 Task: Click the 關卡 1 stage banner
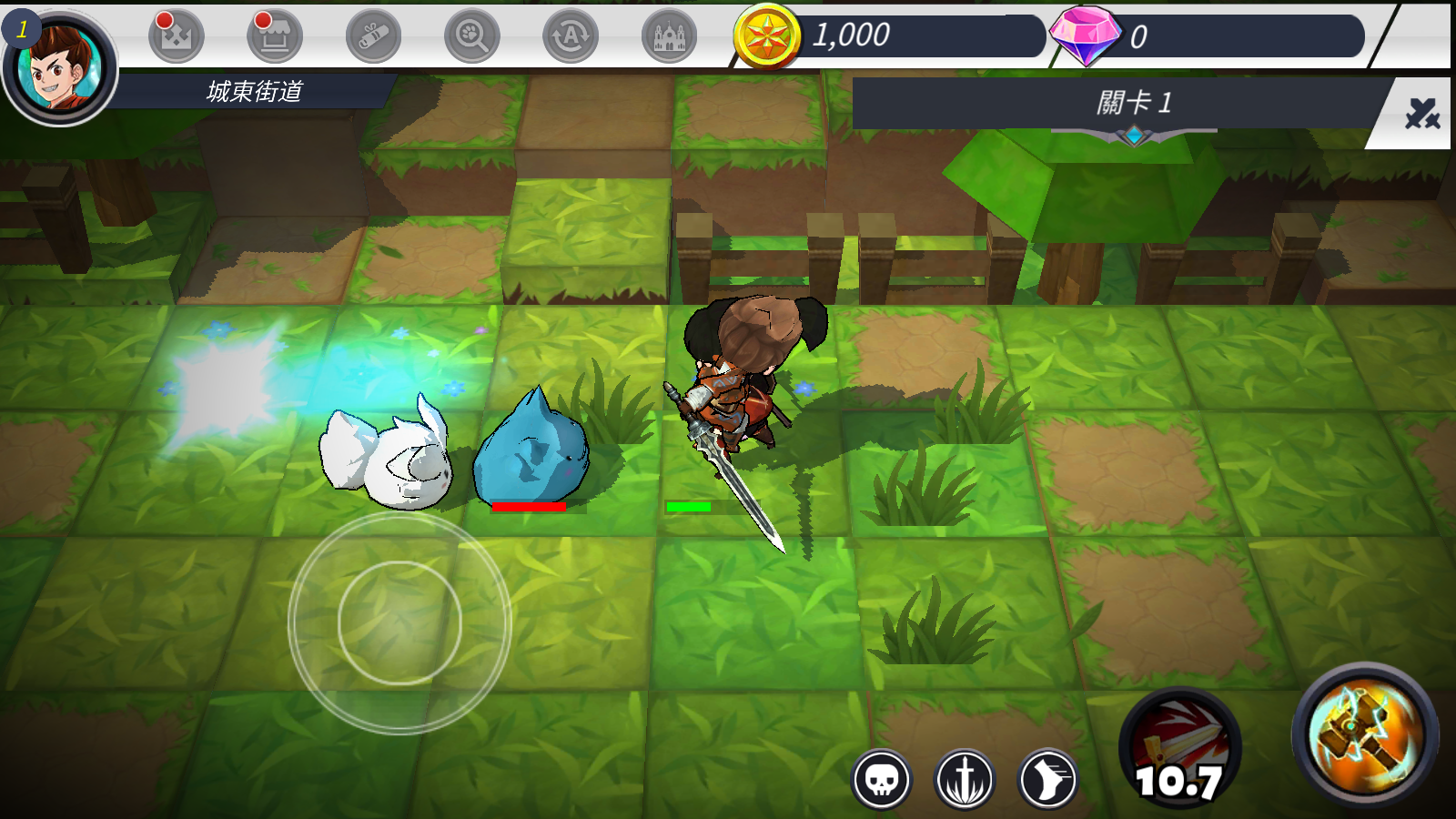tap(1134, 103)
